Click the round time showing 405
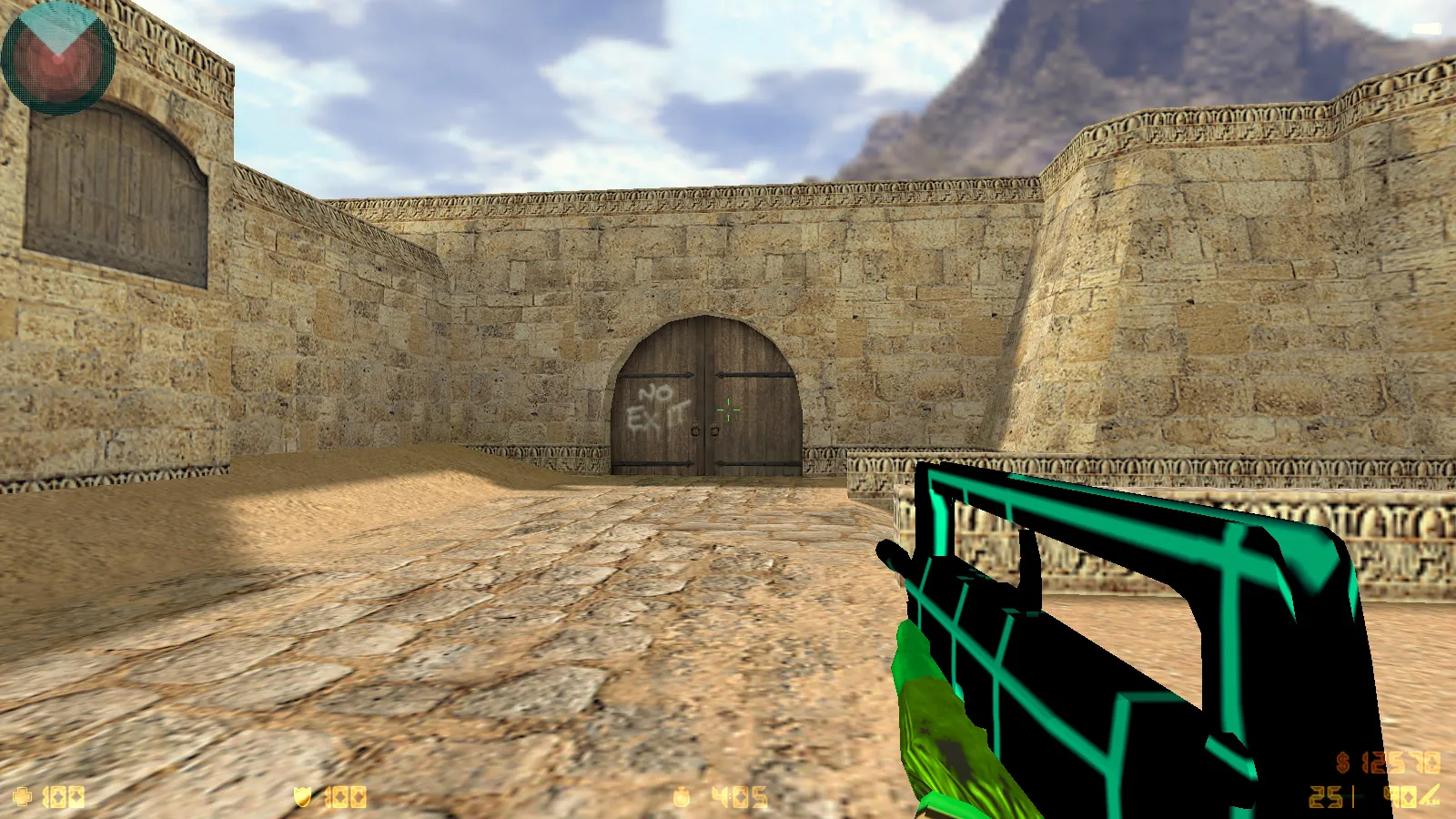1456x819 pixels. [x=737, y=796]
